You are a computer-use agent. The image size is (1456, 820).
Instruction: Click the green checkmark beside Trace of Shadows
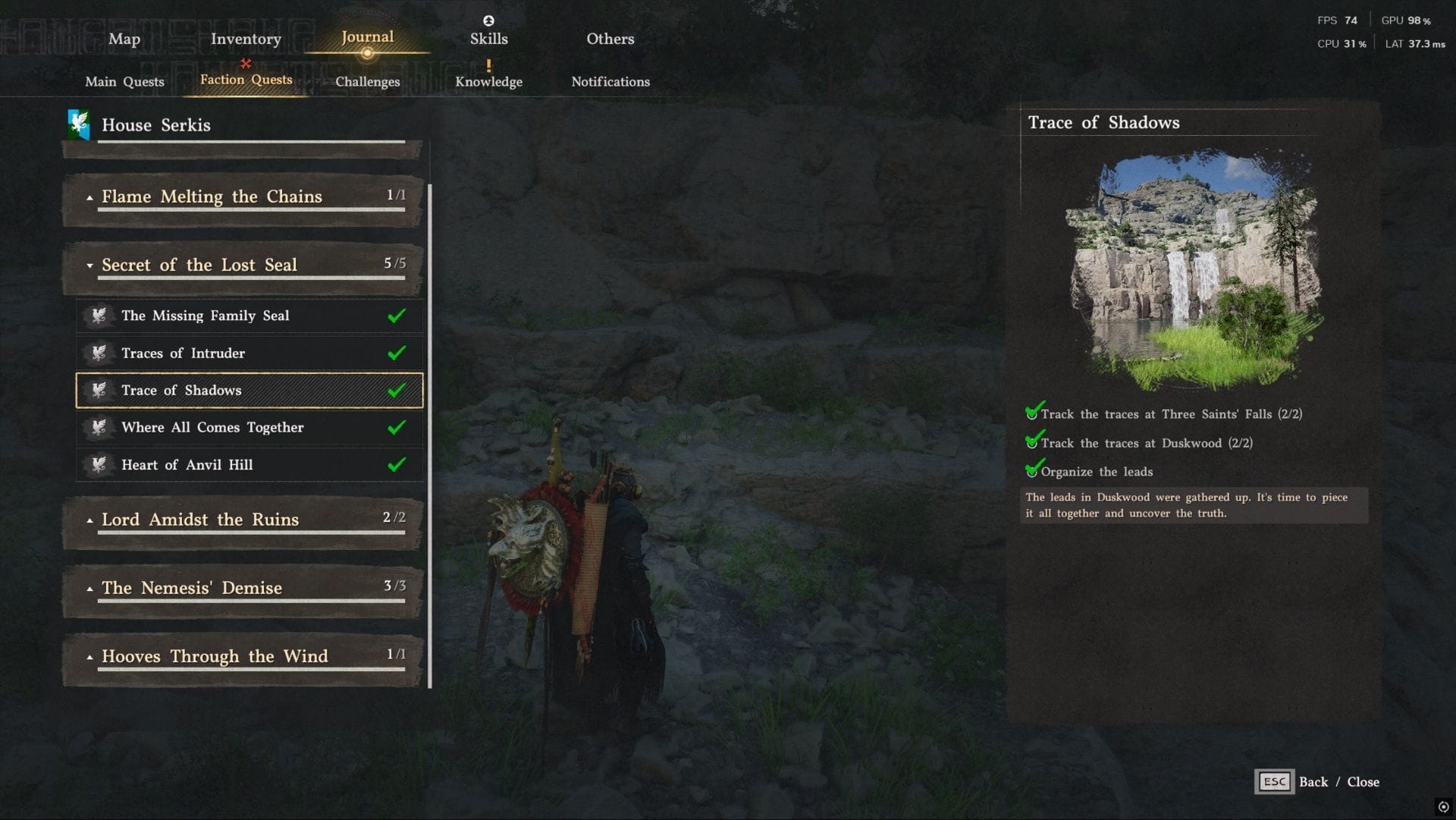pyautogui.click(x=396, y=390)
